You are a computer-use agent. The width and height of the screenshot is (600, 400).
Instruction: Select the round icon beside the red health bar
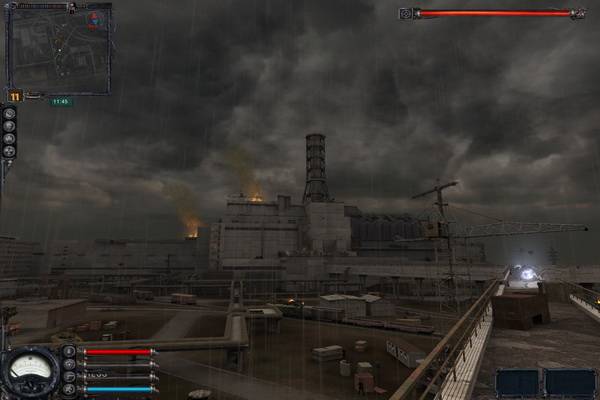[x=69, y=352]
